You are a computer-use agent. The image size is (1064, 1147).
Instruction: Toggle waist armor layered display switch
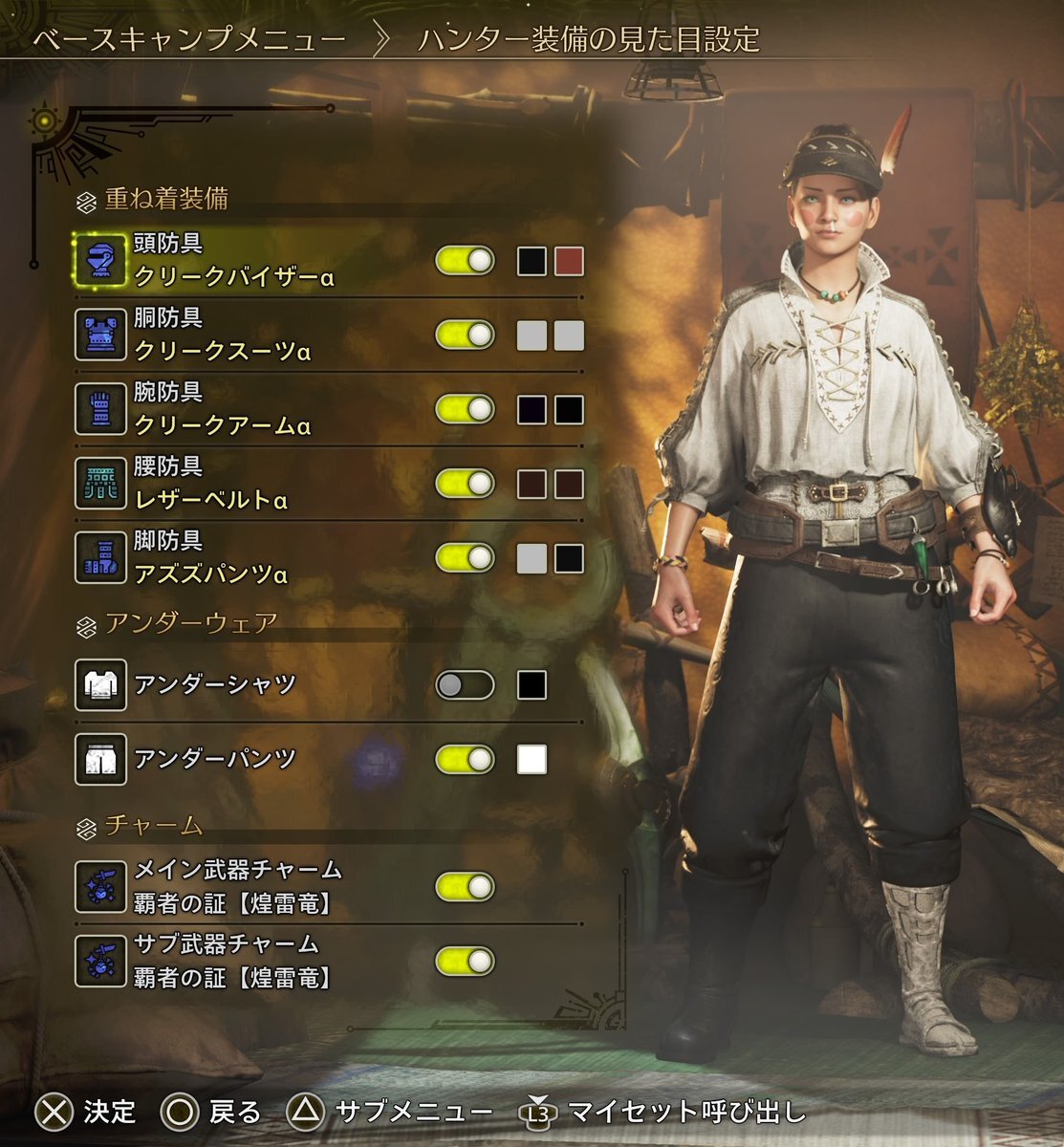465,483
